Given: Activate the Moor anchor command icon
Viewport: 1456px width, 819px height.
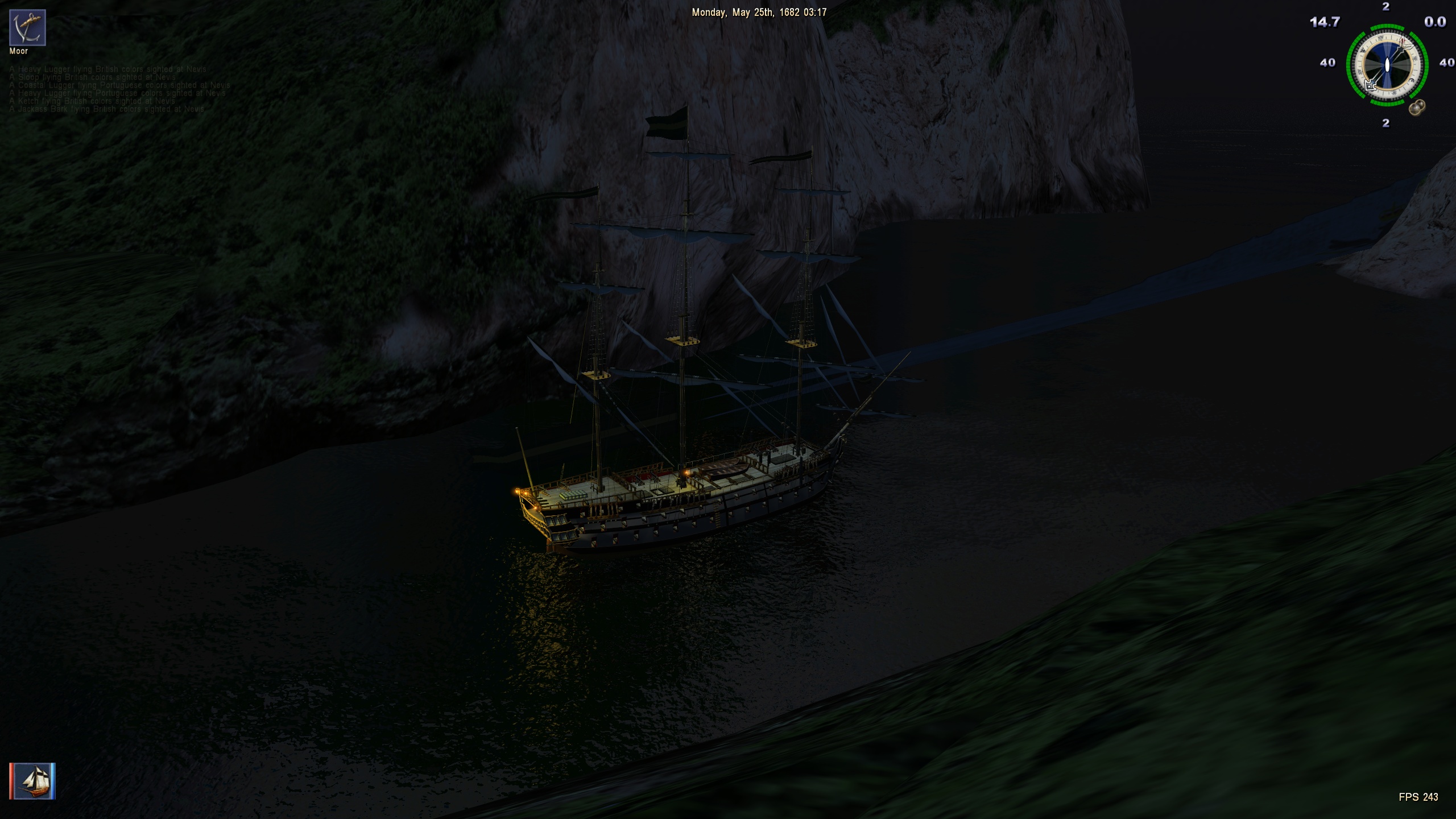Looking at the screenshot, I should coord(27,27).
